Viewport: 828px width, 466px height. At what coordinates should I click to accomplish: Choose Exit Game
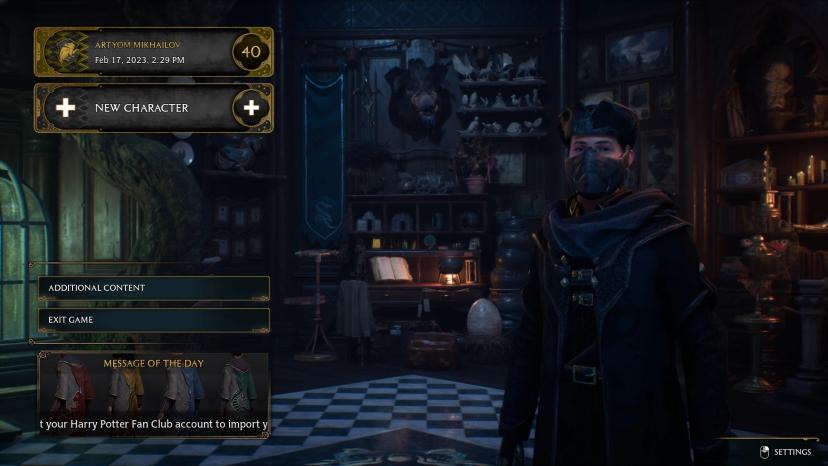[153, 320]
